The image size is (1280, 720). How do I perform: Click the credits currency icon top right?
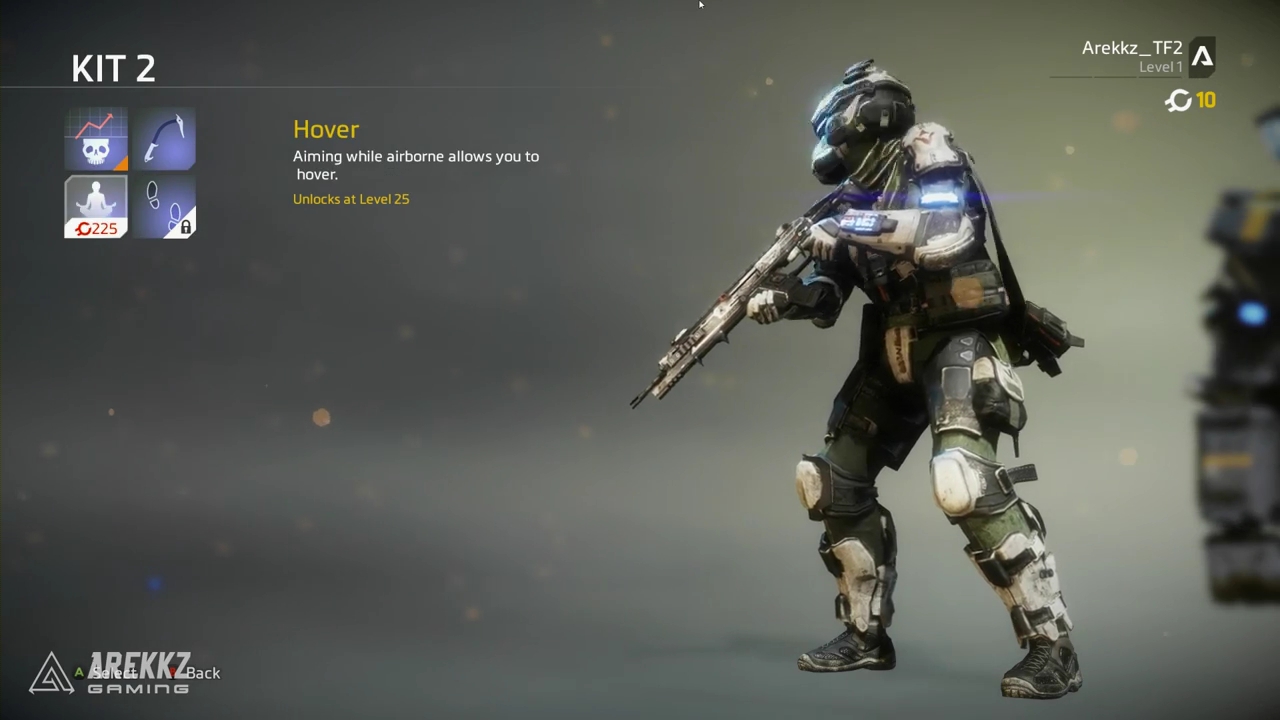1178,100
